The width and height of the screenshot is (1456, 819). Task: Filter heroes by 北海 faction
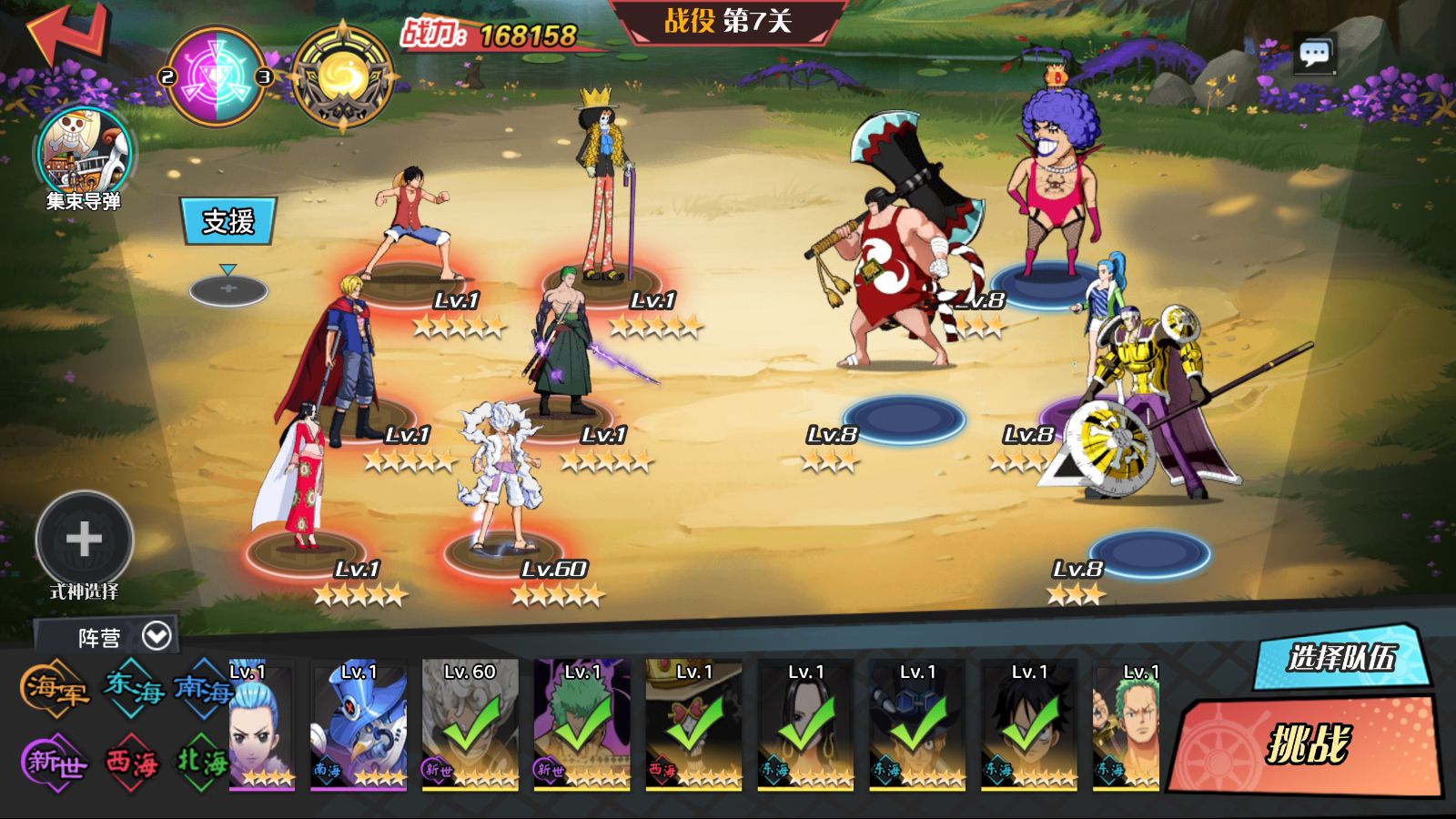pyautogui.click(x=202, y=759)
